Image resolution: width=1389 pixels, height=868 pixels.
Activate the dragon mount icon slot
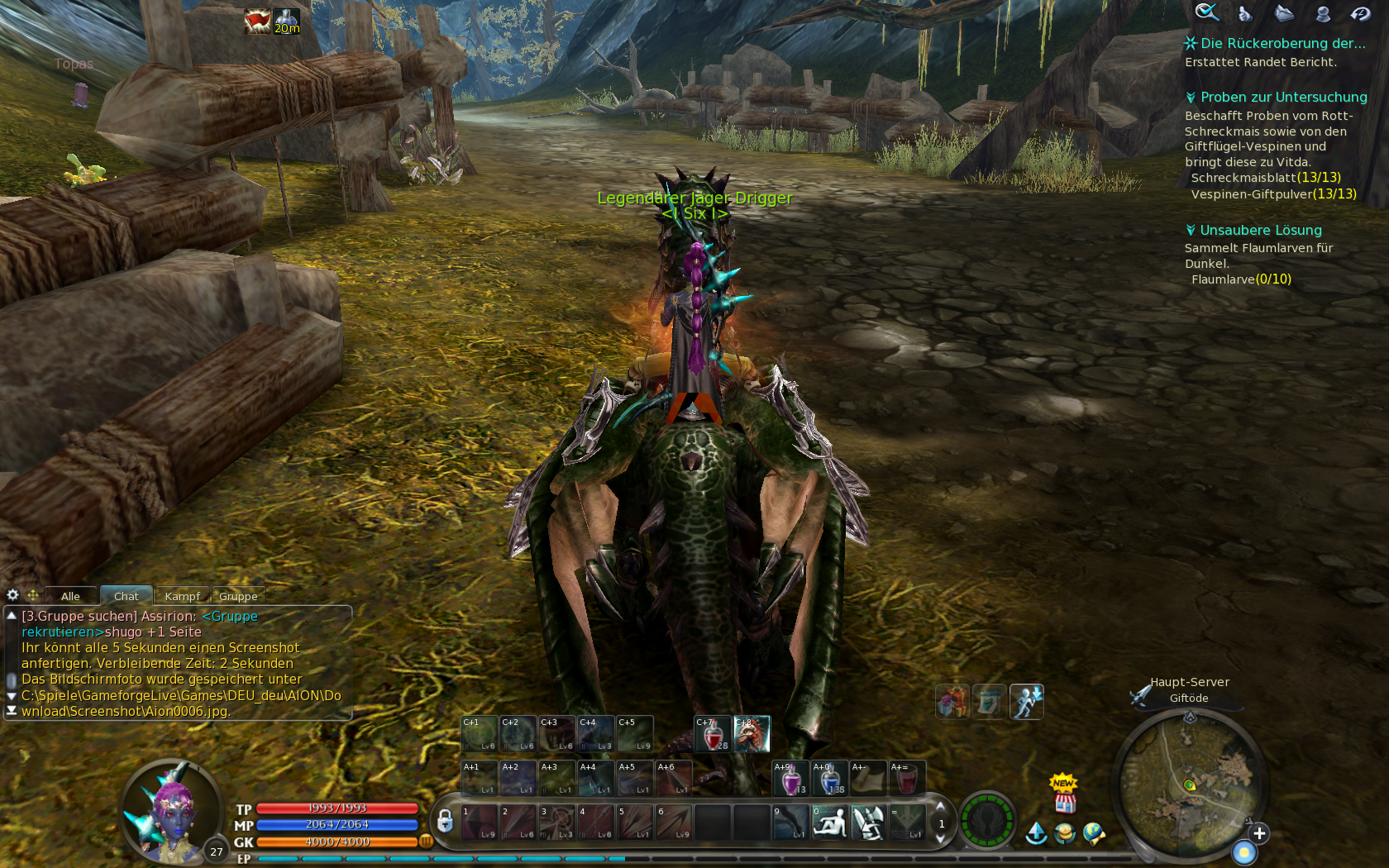point(752,734)
